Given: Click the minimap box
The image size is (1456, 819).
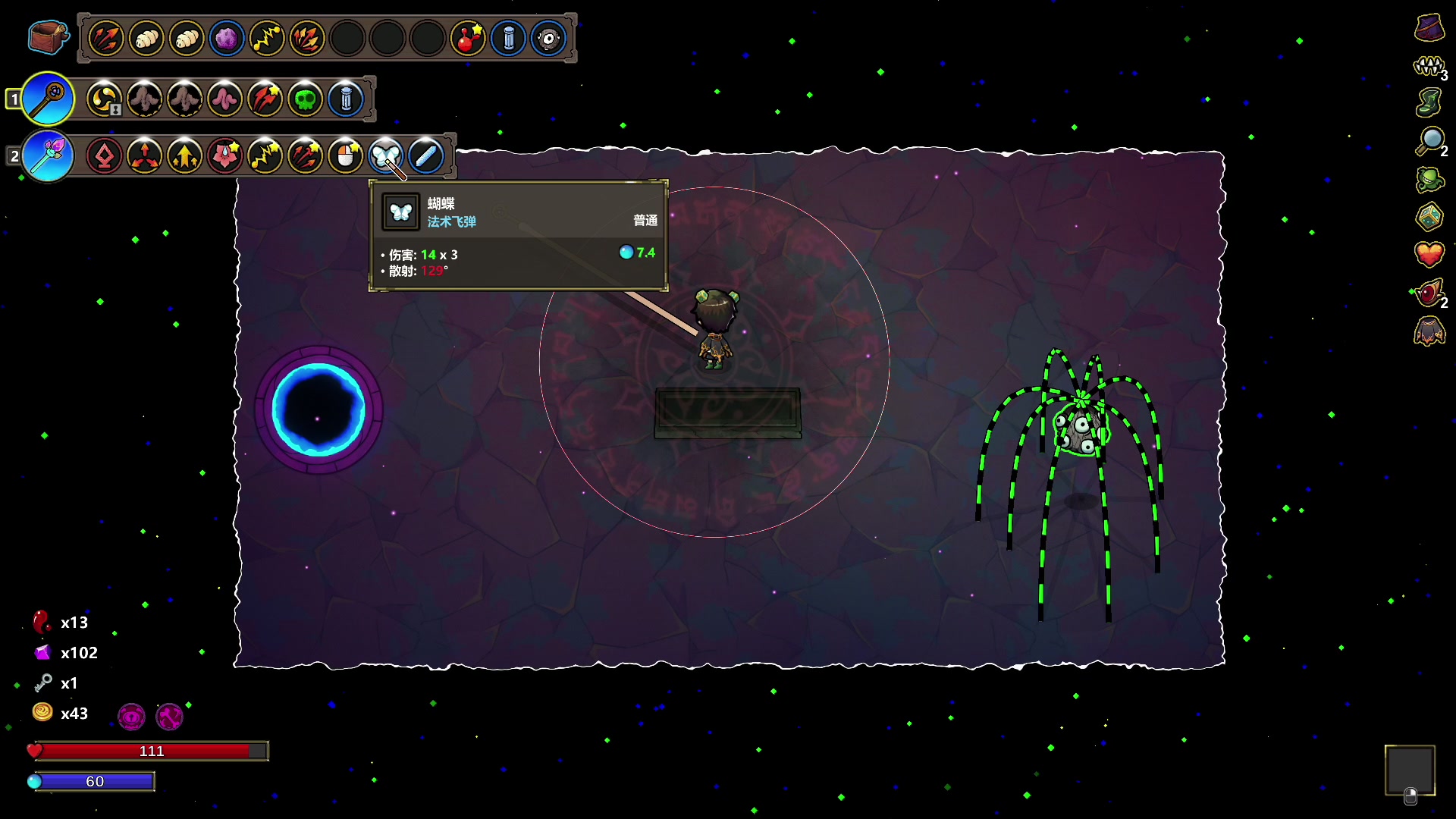Looking at the screenshot, I should pos(1410,770).
